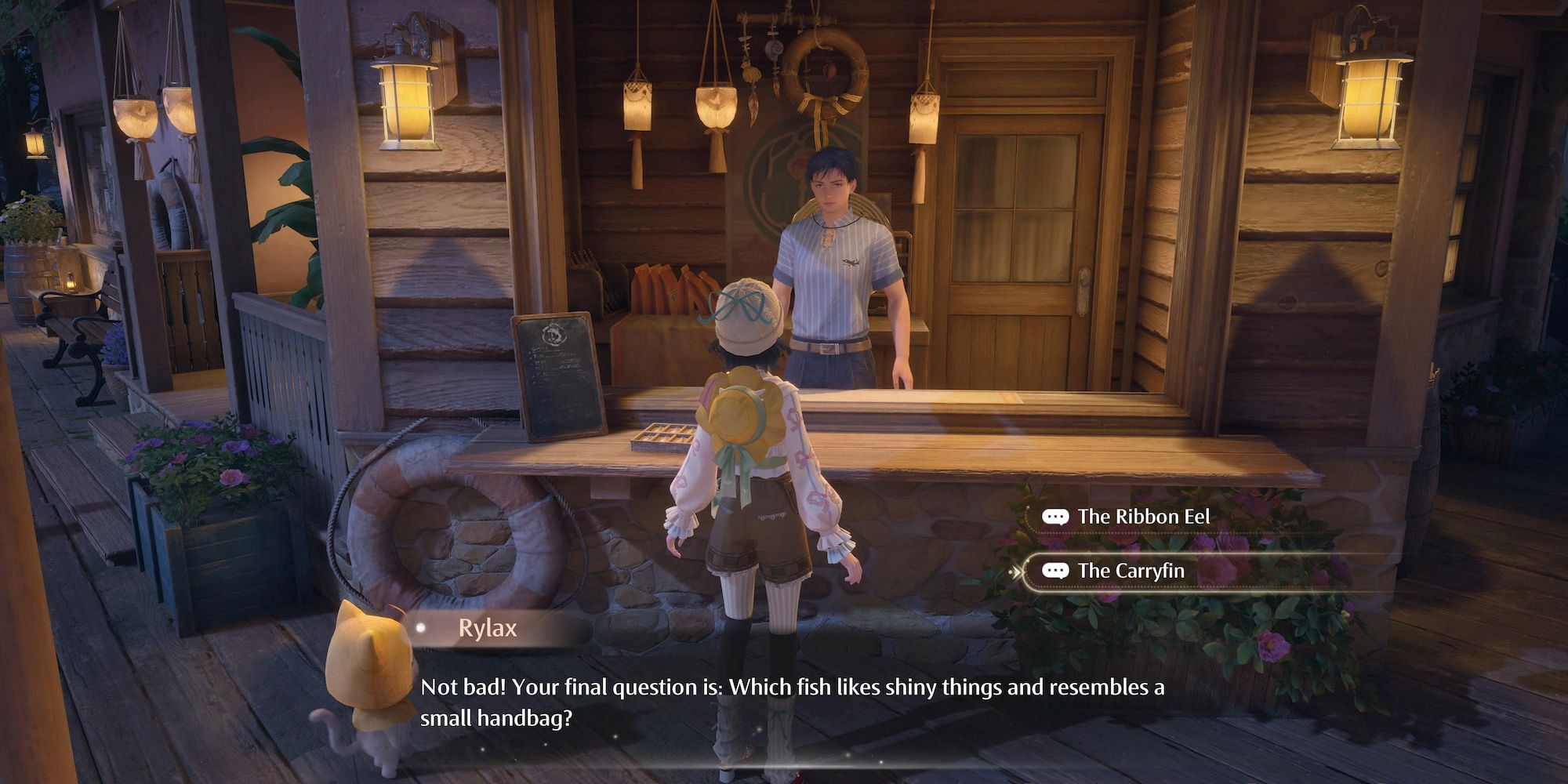1568x784 pixels.
Task: Select "The Carryfin" dialogue answer
Action: click(1131, 571)
